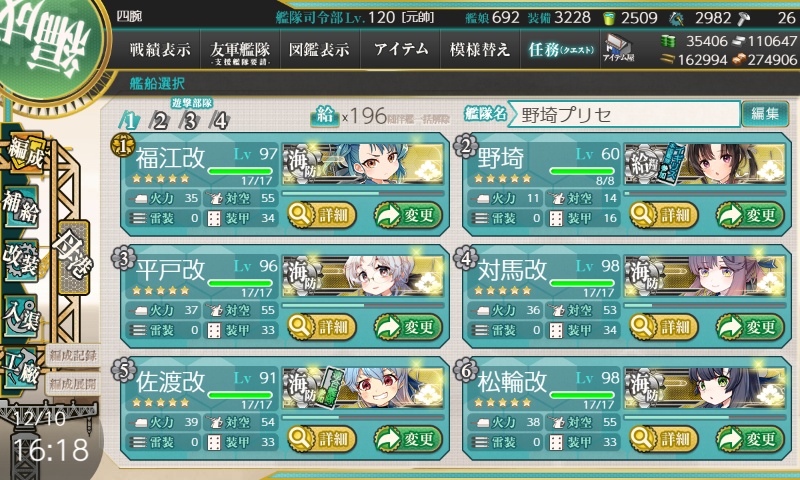Open the 任務 quest list

click(x=560, y=49)
